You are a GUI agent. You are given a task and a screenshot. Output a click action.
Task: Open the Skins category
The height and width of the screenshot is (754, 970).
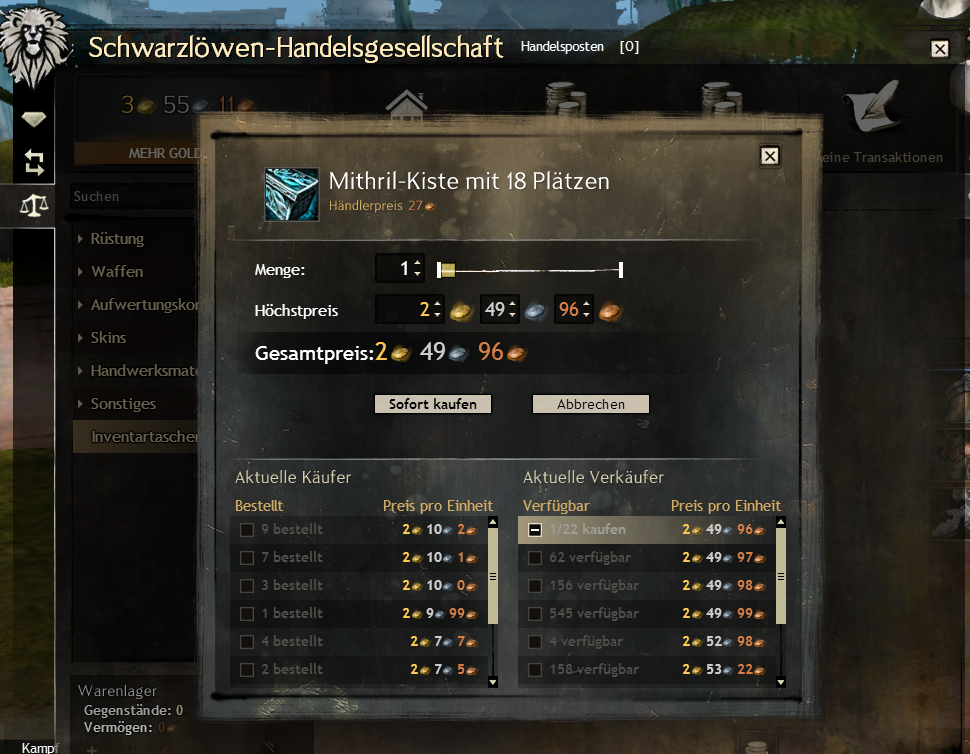tap(108, 338)
